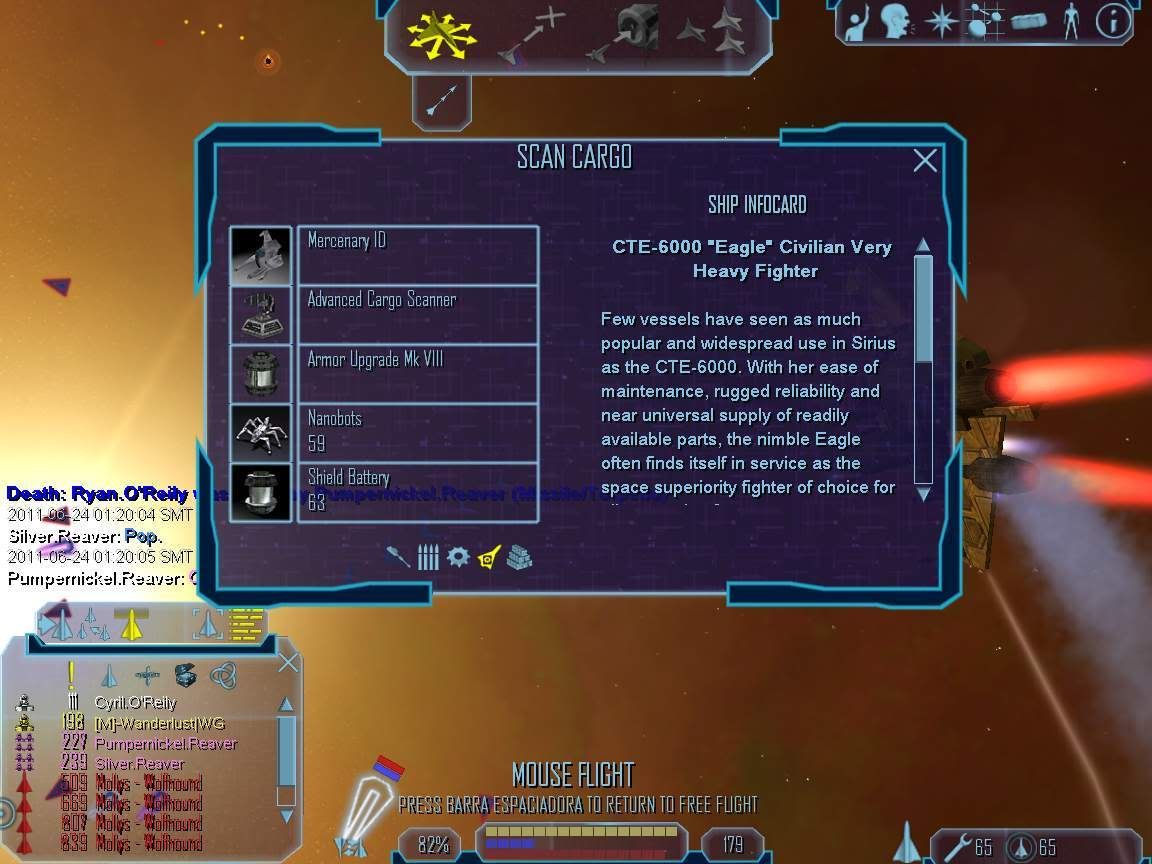Select Pumpernickel.Reaver in the contact list
The height and width of the screenshot is (864, 1152).
[x=166, y=743]
